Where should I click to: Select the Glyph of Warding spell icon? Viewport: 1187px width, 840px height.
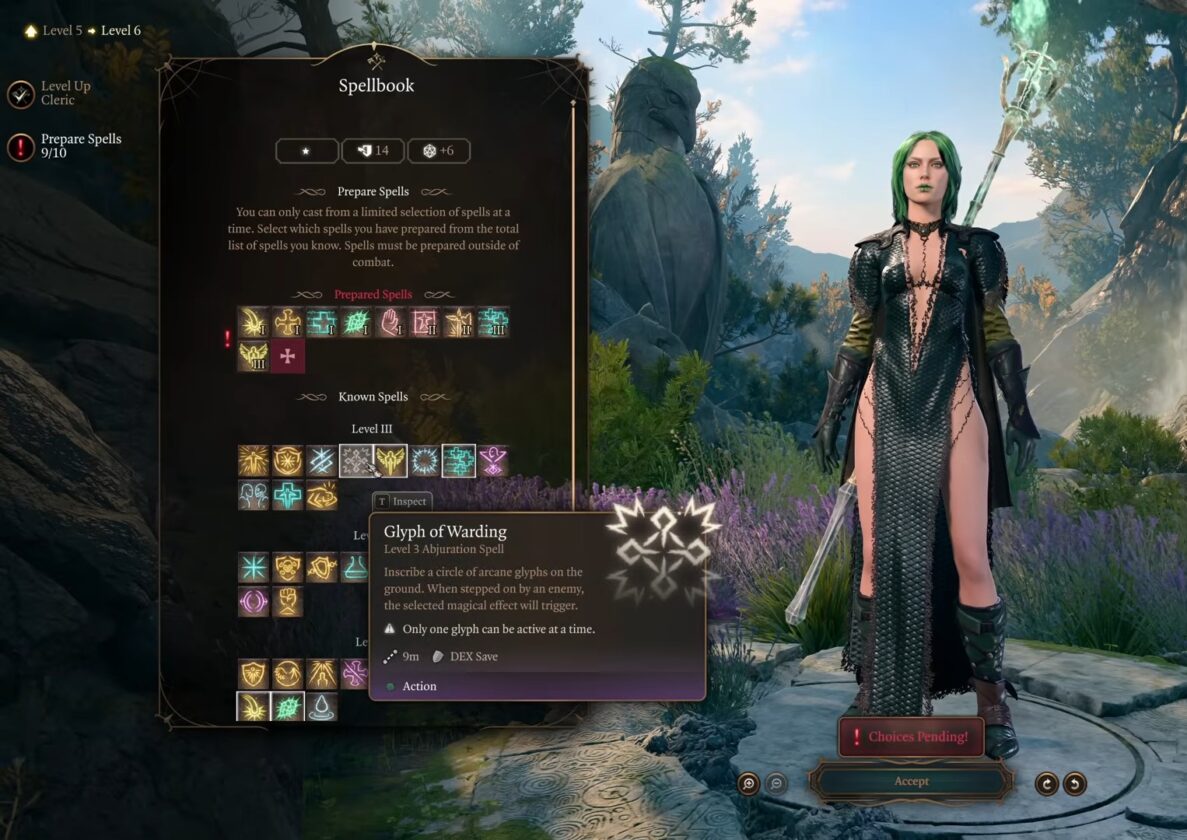[356, 460]
